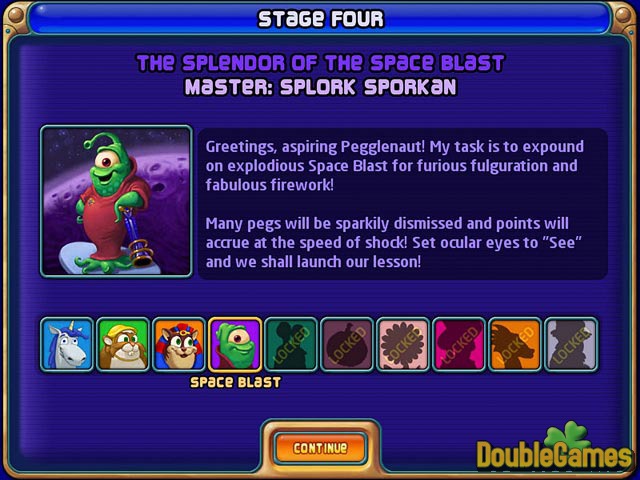Choose the locked magenta silhouette tile

pyautogui.click(x=459, y=345)
